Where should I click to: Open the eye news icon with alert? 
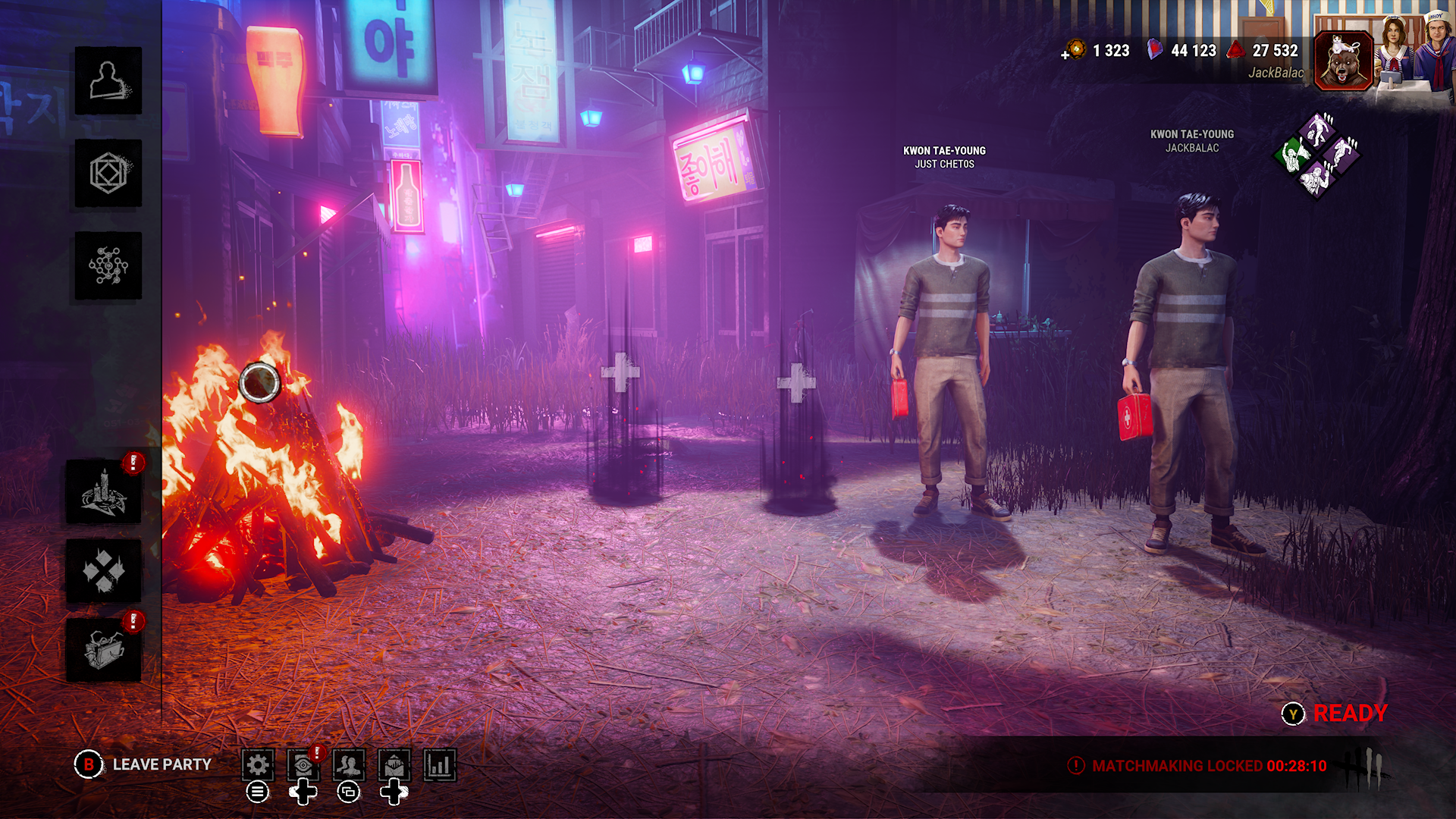click(303, 765)
